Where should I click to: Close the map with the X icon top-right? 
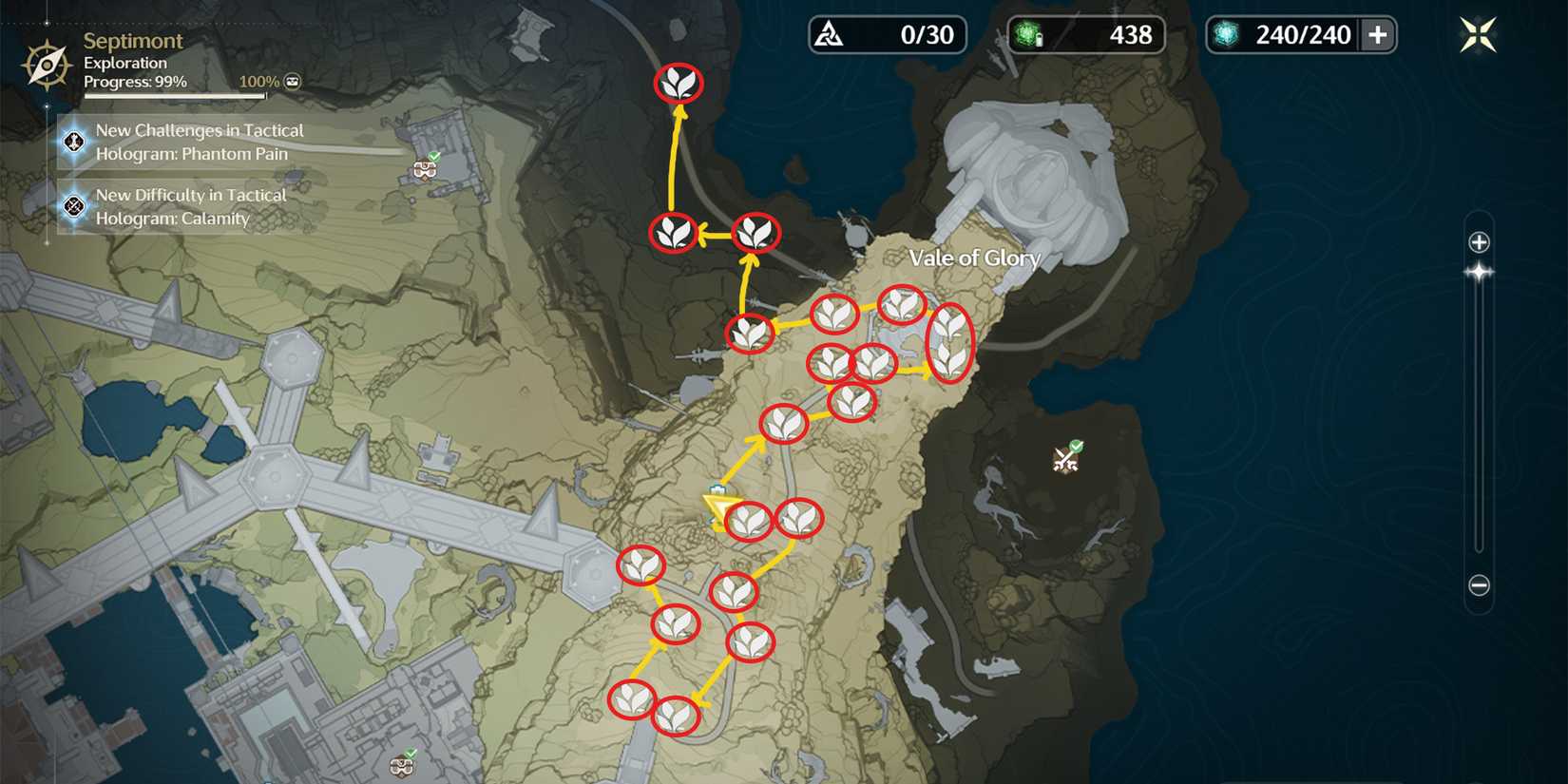tap(1476, 35)
